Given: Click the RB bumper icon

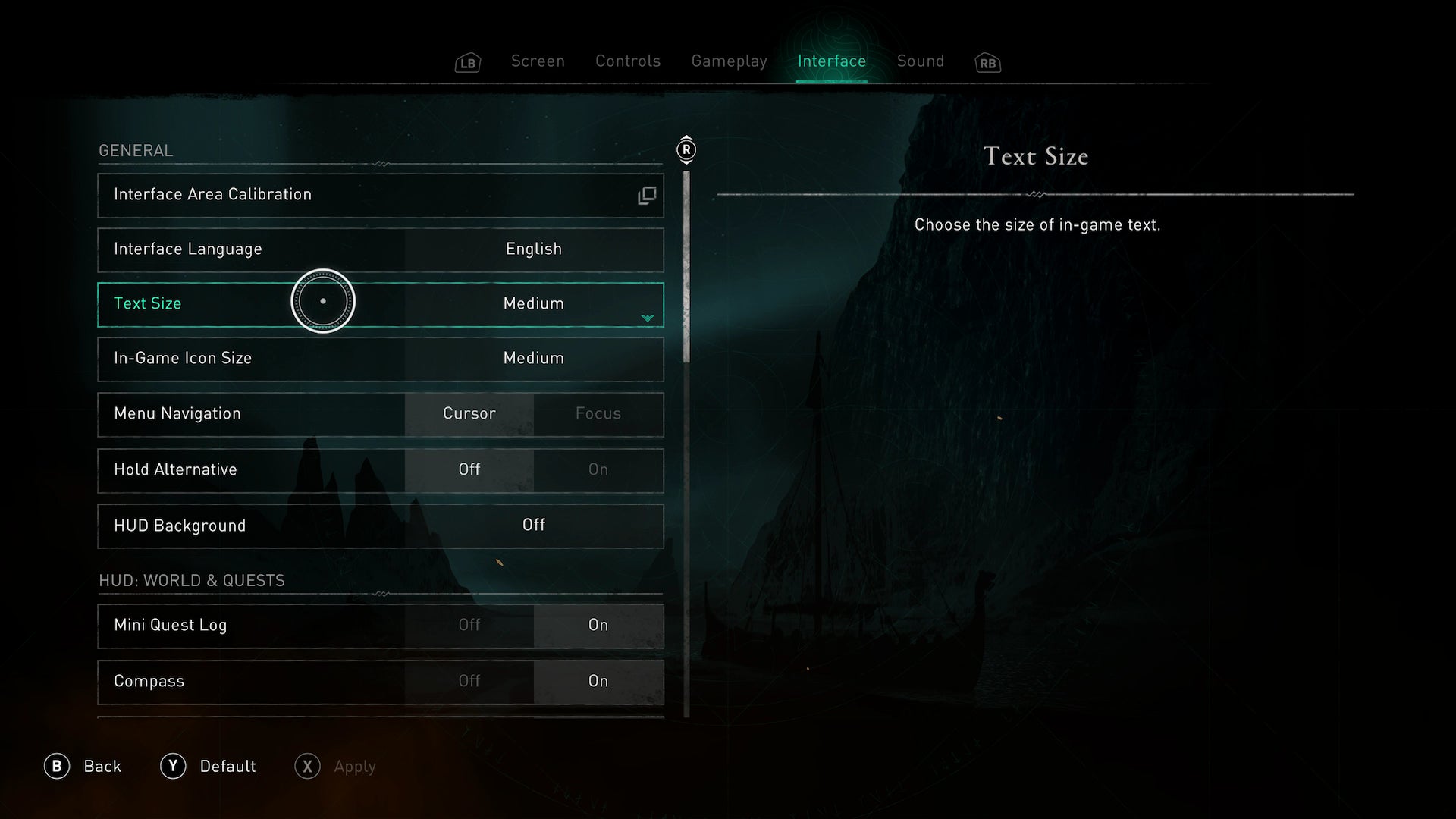Looking at the screenshot, I should tap(988, 64).
